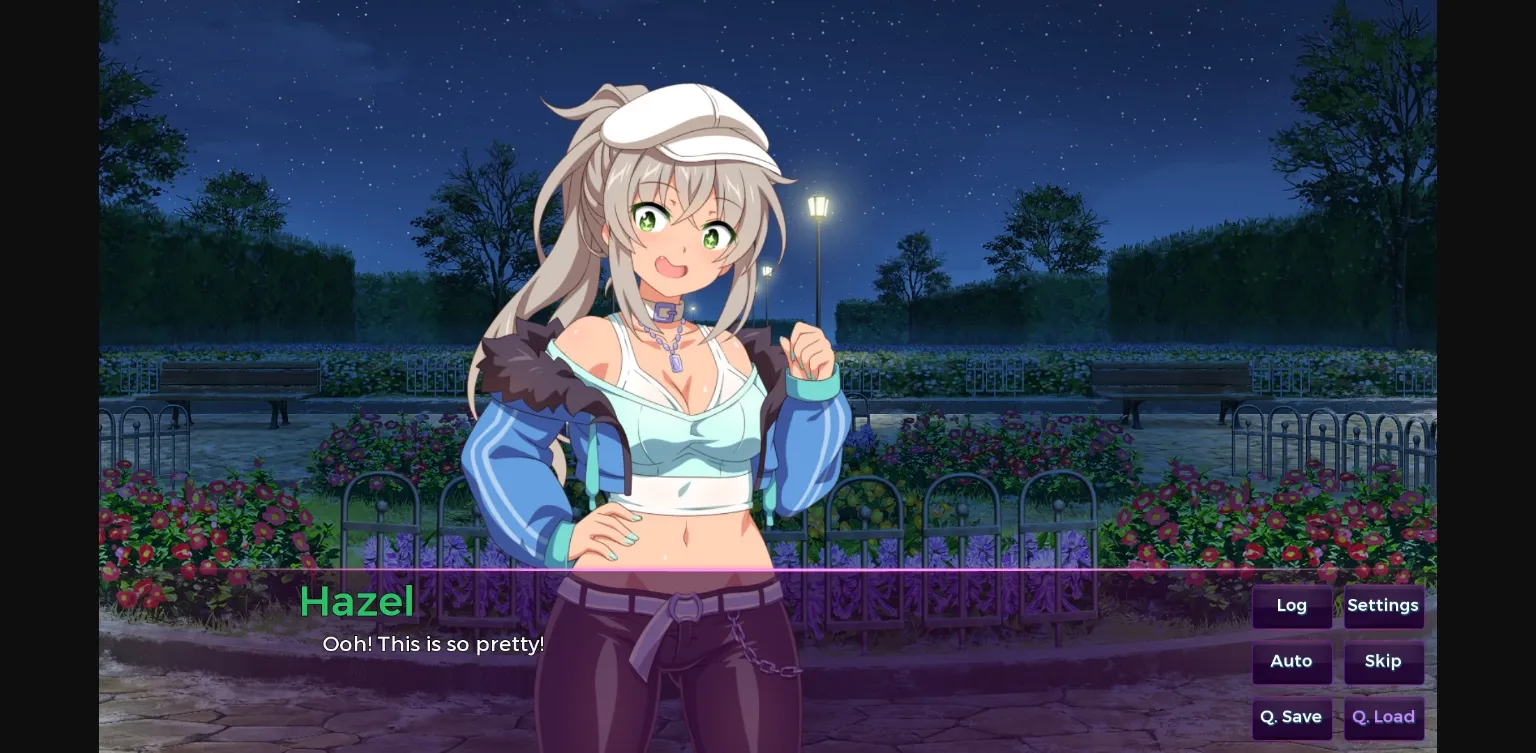Click the starry night sky background
This screenshot has height=753, width=1536.
1100,100
